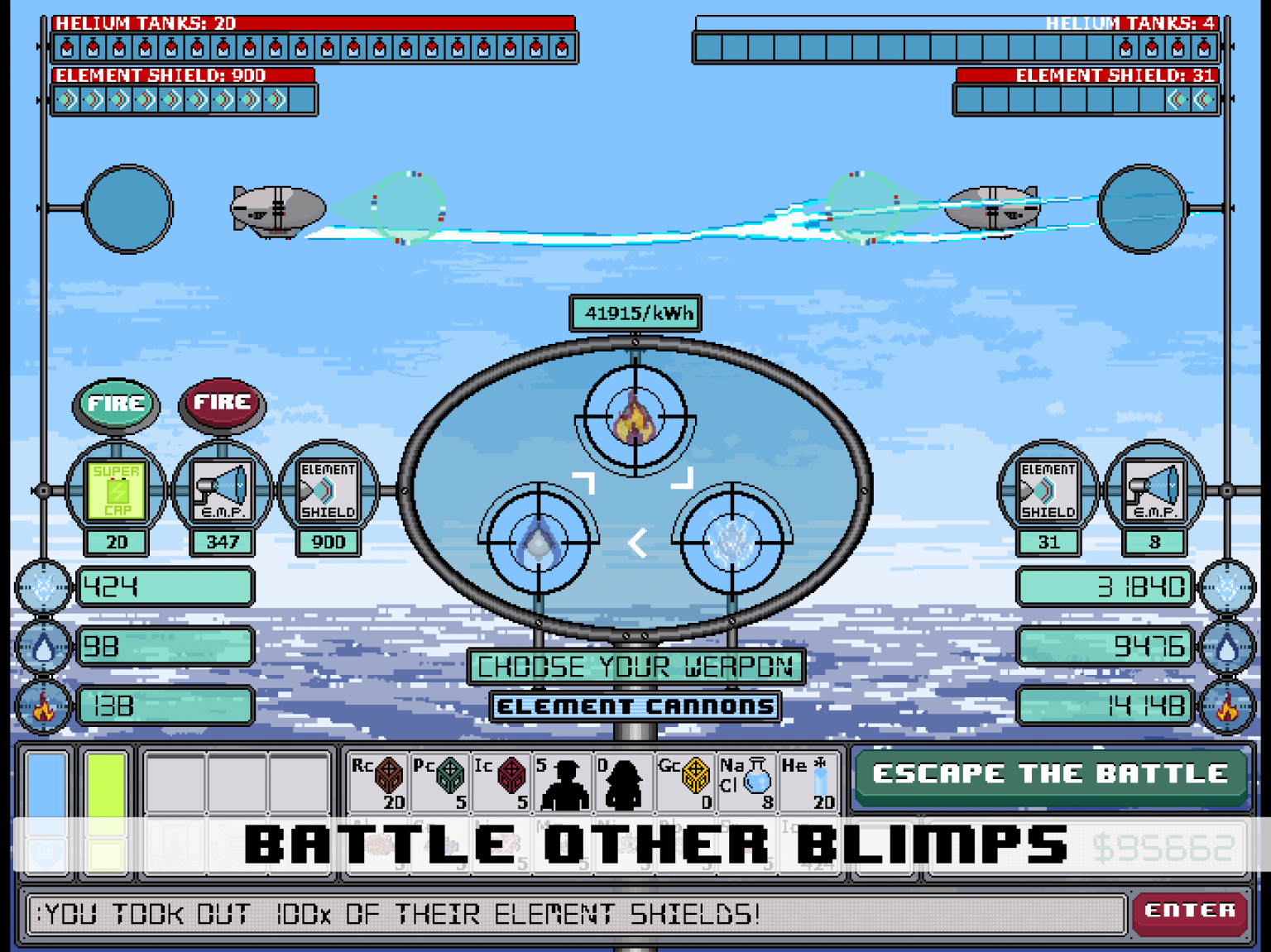
Task: Click the white left chevron inside the scope
Action: [635, 543]
